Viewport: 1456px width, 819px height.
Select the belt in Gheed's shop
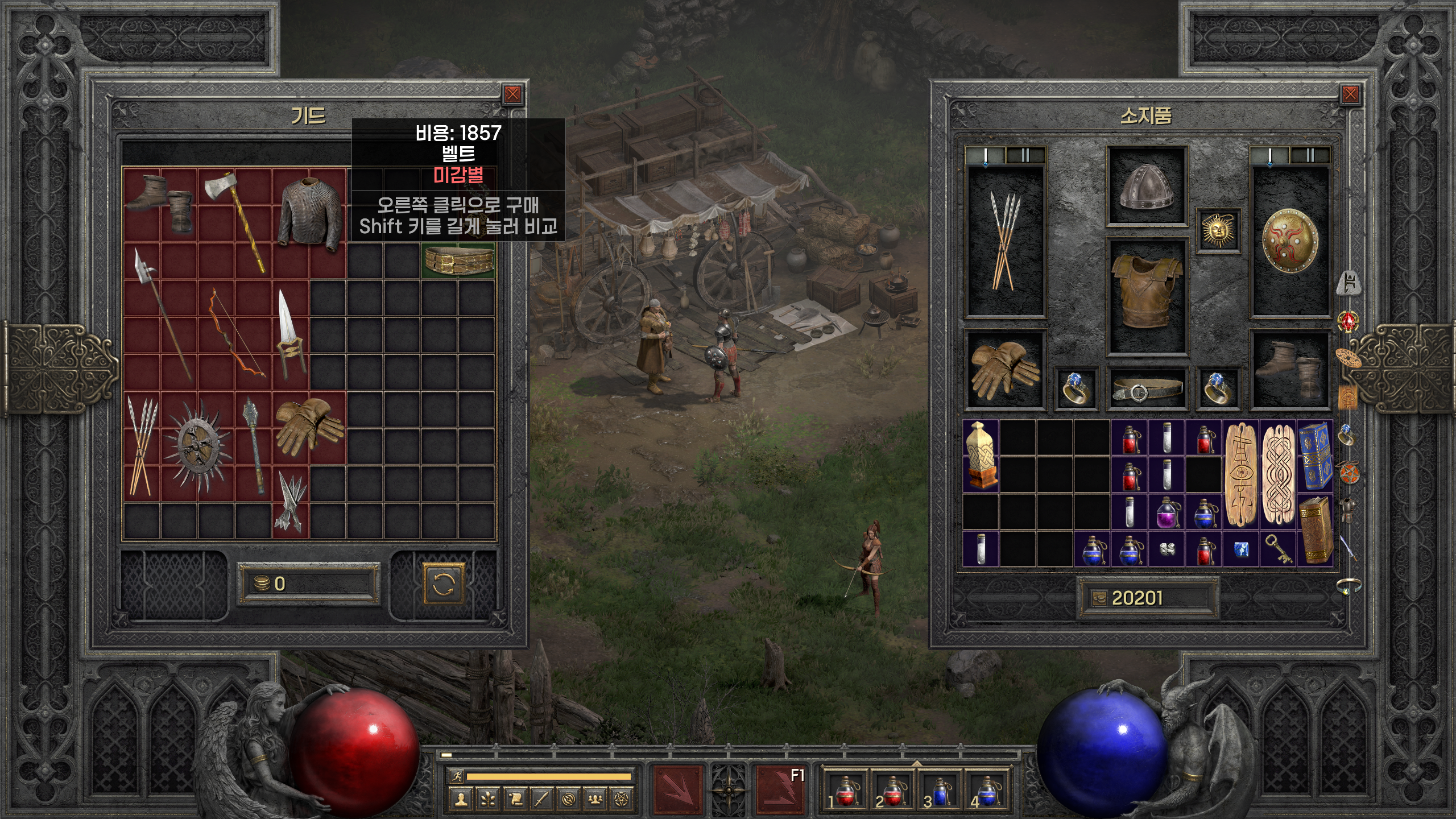(x=458, y=260)
